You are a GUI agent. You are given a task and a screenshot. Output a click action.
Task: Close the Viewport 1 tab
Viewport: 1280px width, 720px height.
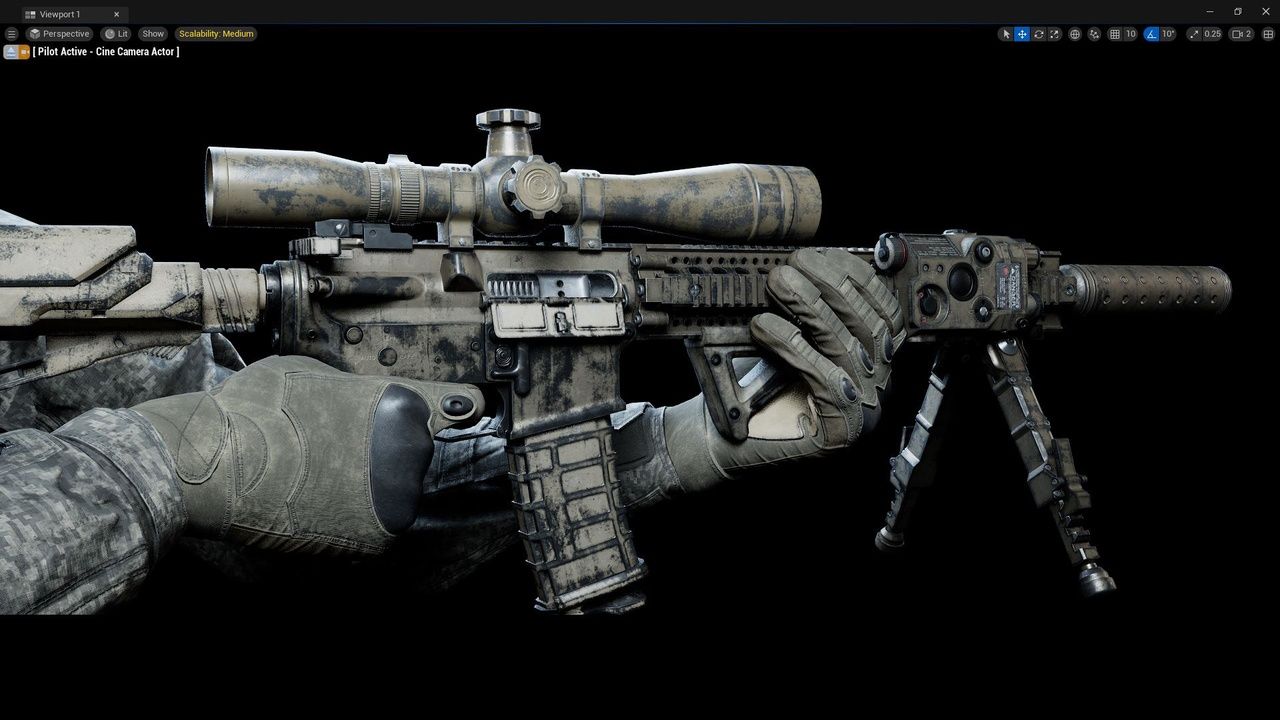pos(117,14)
